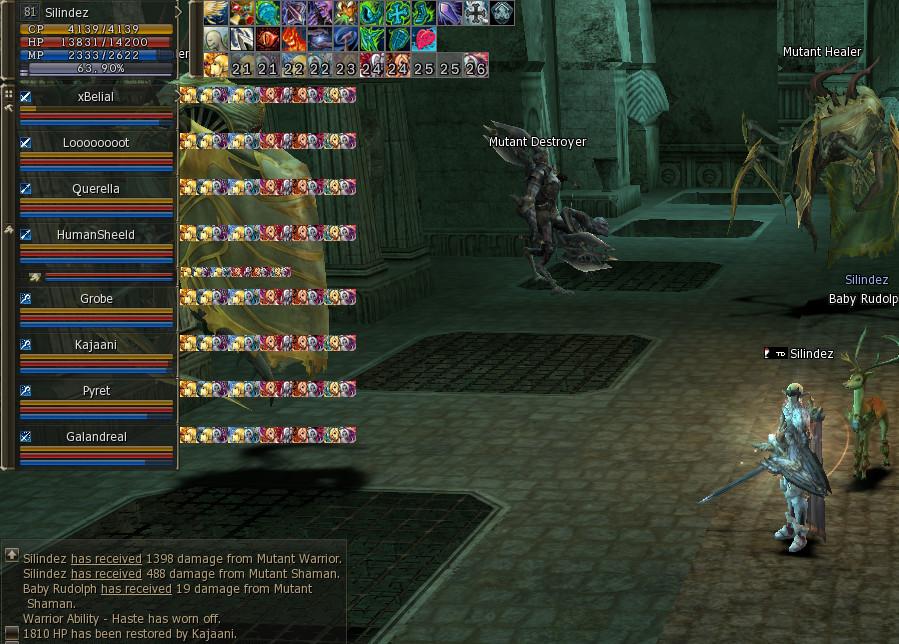This screenshot has height=644, width=899.
Task: Select the song buff showing 26
Action: 476,67
